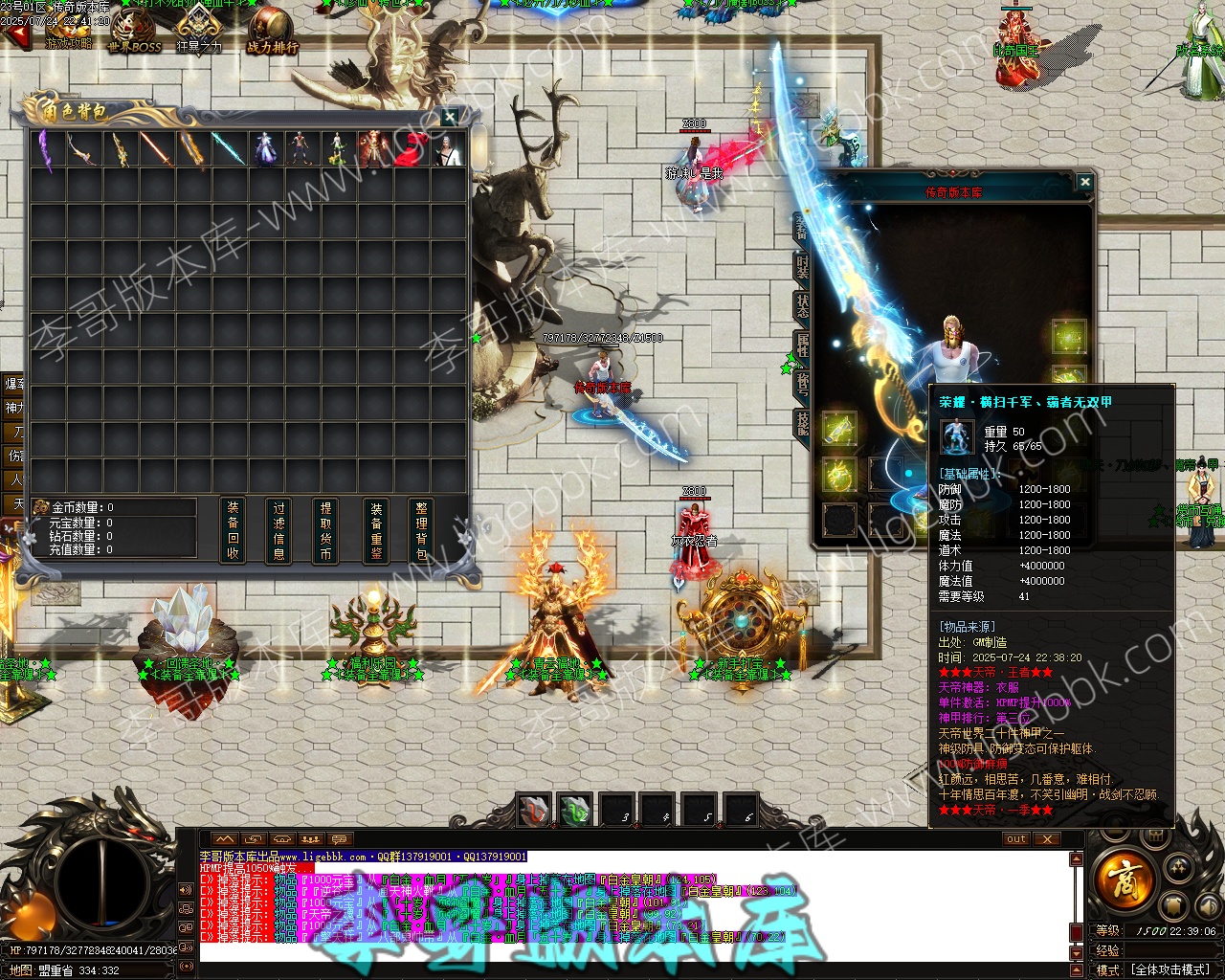Image resolution: width=1225 pixels, height=980 pixels.
Task: Click the 装备回收 equipment recycle button
Action: (233, 530)
